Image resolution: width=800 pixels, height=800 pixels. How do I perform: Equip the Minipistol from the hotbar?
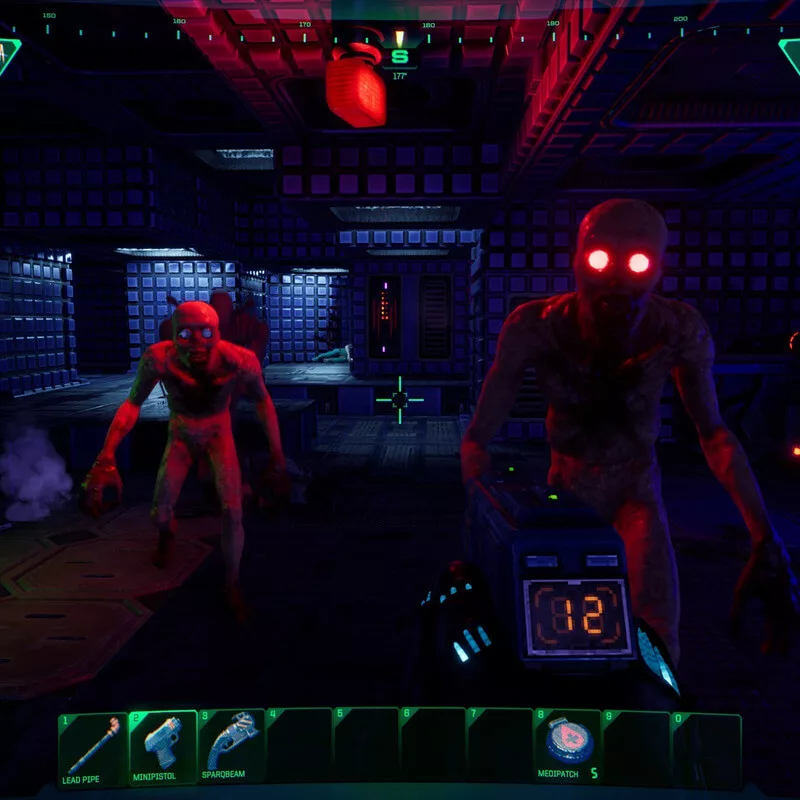pos(163,747)
